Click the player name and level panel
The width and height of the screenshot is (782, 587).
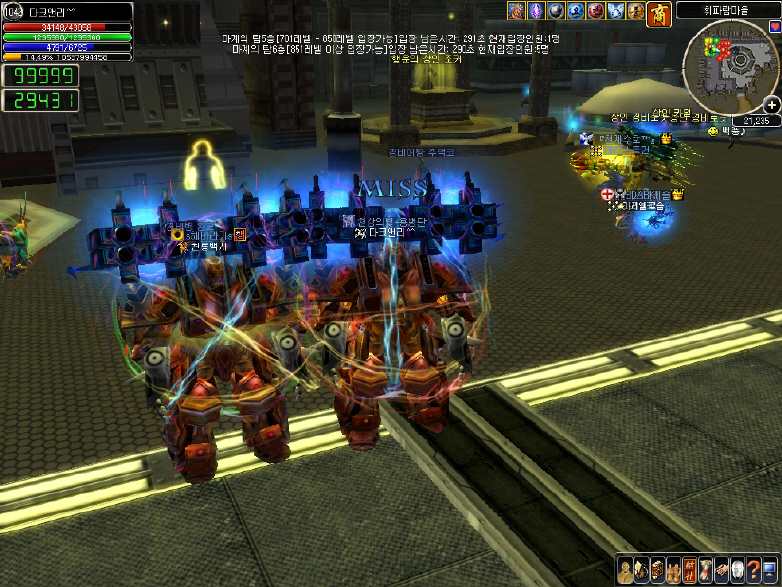(x=67, y=11)
